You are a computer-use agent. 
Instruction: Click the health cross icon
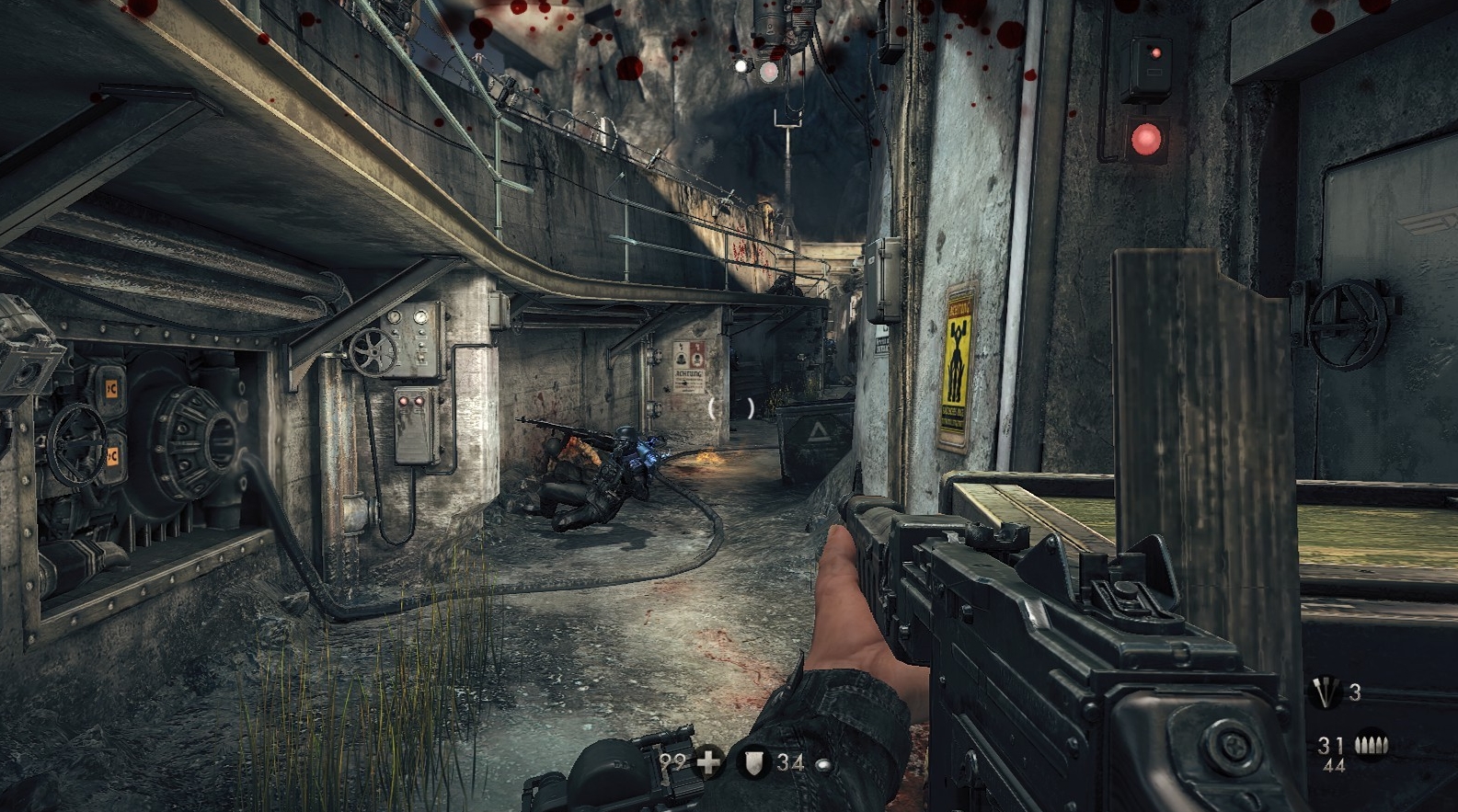(x=706, y=761)
